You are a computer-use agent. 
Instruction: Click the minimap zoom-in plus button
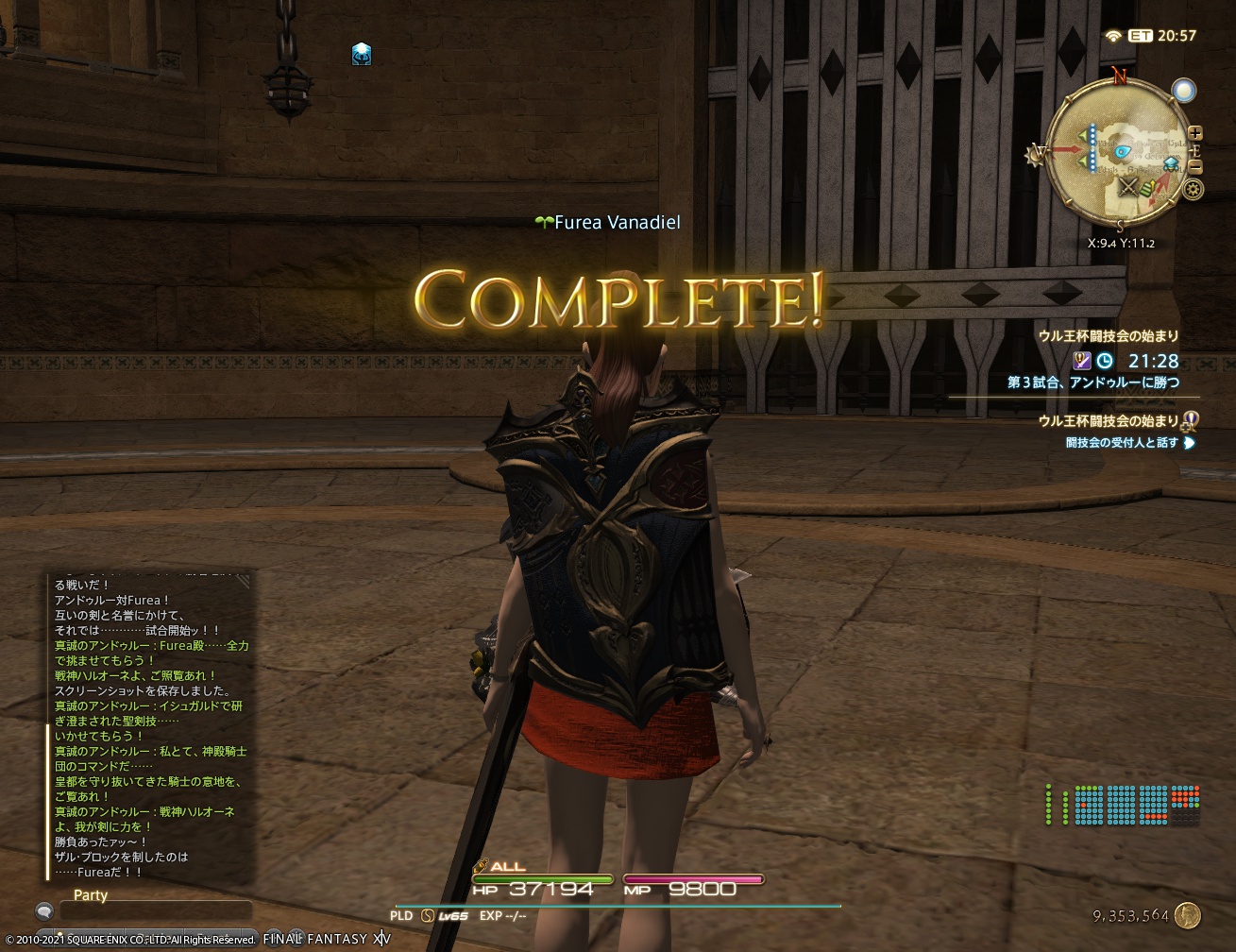point(1195,133)
